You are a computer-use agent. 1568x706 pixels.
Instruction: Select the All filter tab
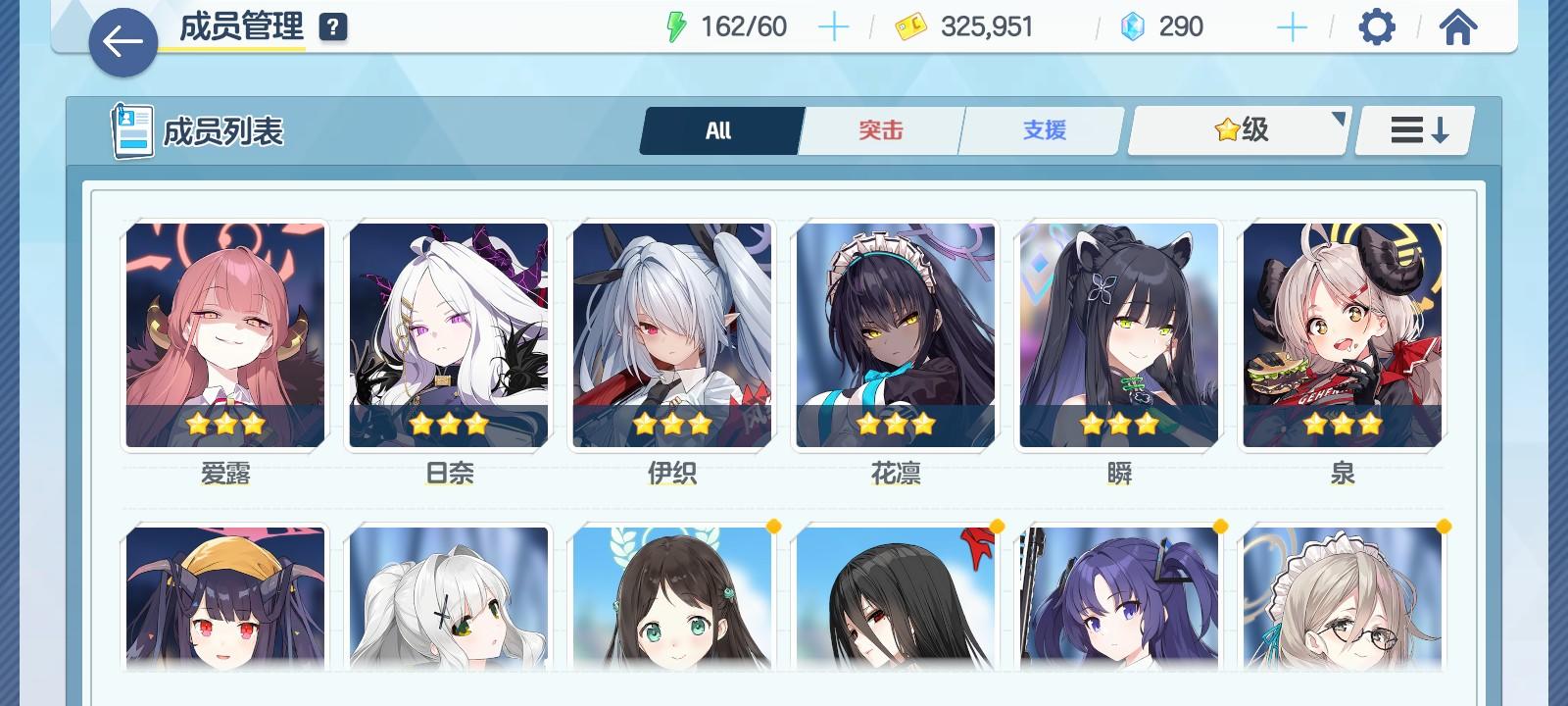(x=720, y=129)
